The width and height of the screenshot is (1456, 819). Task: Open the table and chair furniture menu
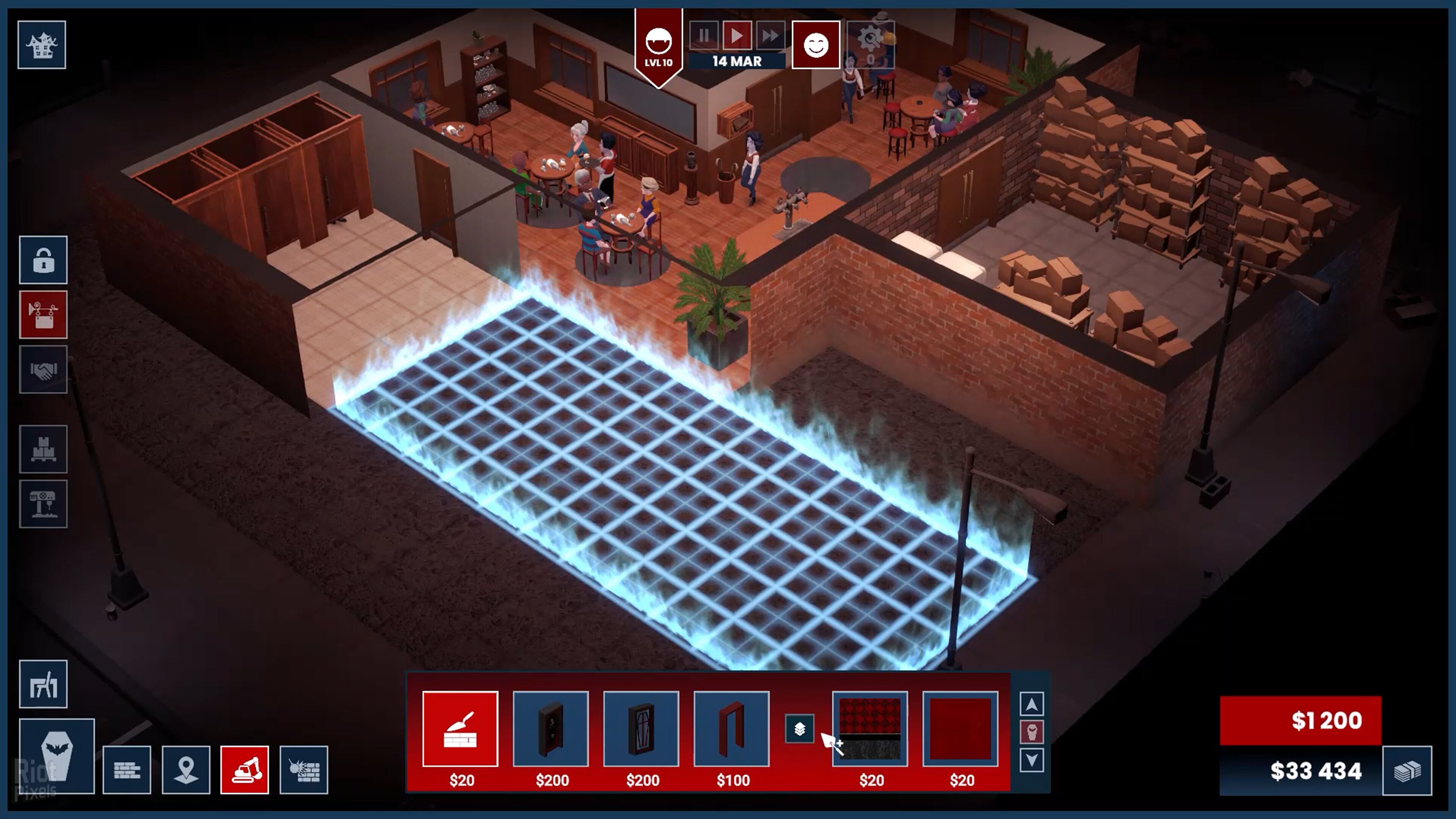44,684
